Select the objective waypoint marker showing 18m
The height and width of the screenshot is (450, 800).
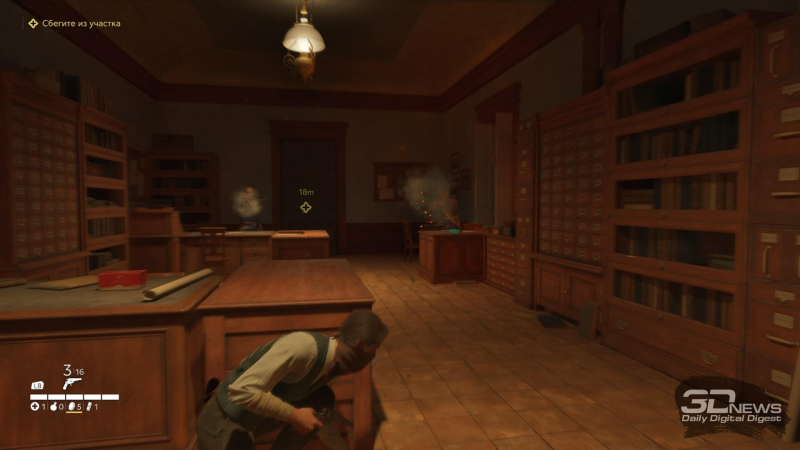point(306,207)
